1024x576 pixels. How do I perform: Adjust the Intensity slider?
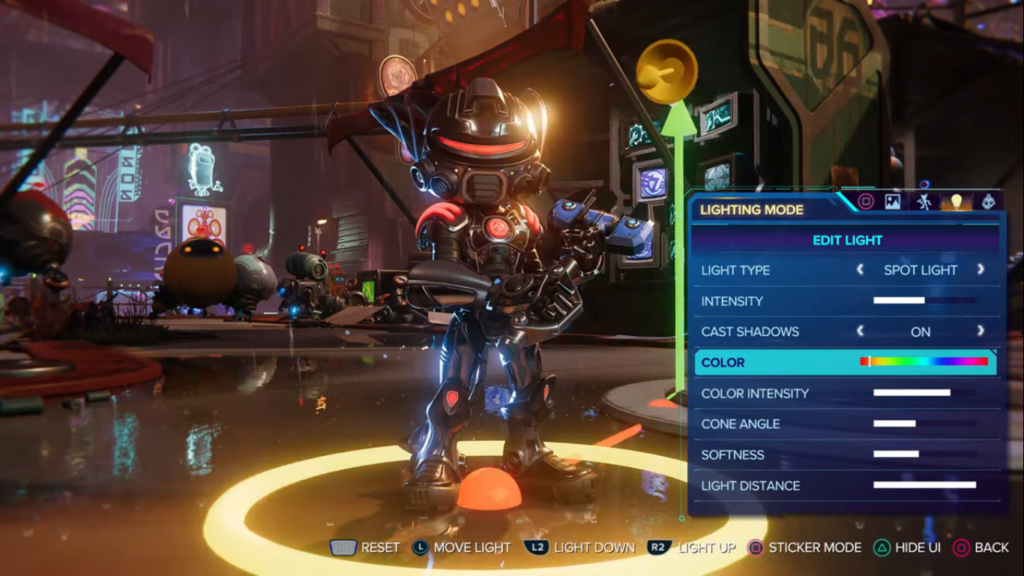point(924,301)
